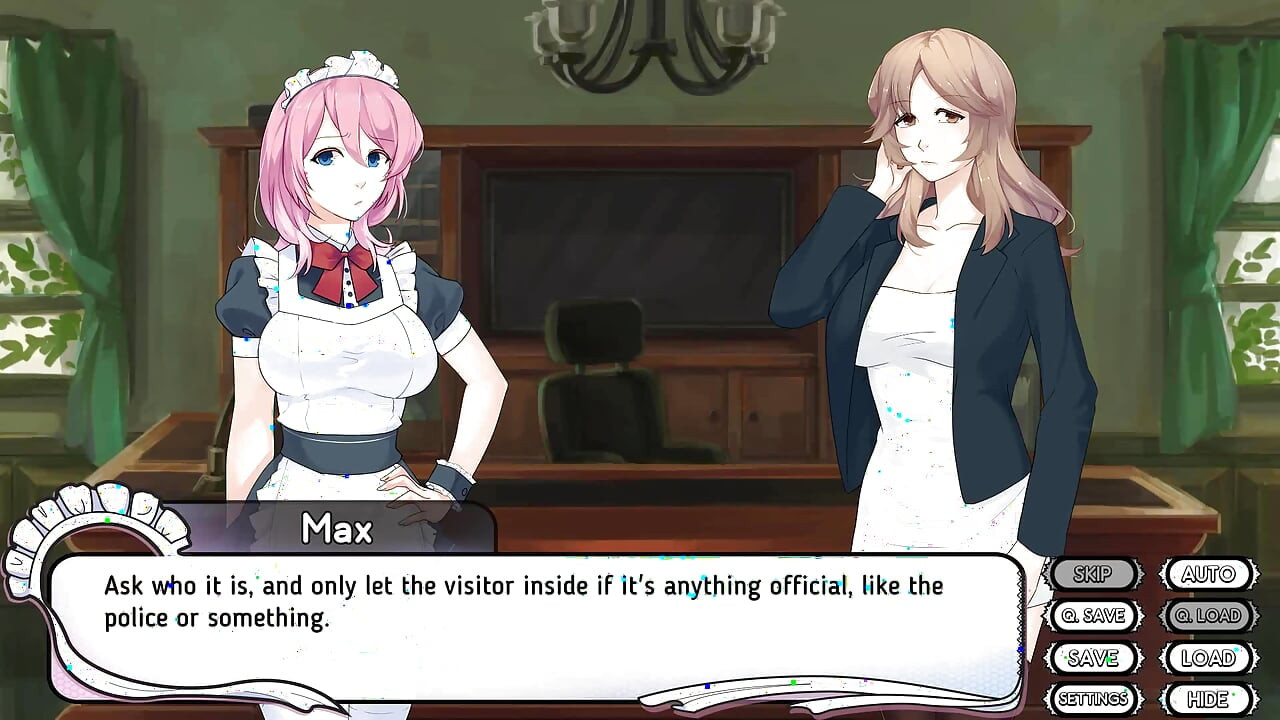Open the SAVE menu

click(1094, 658)
